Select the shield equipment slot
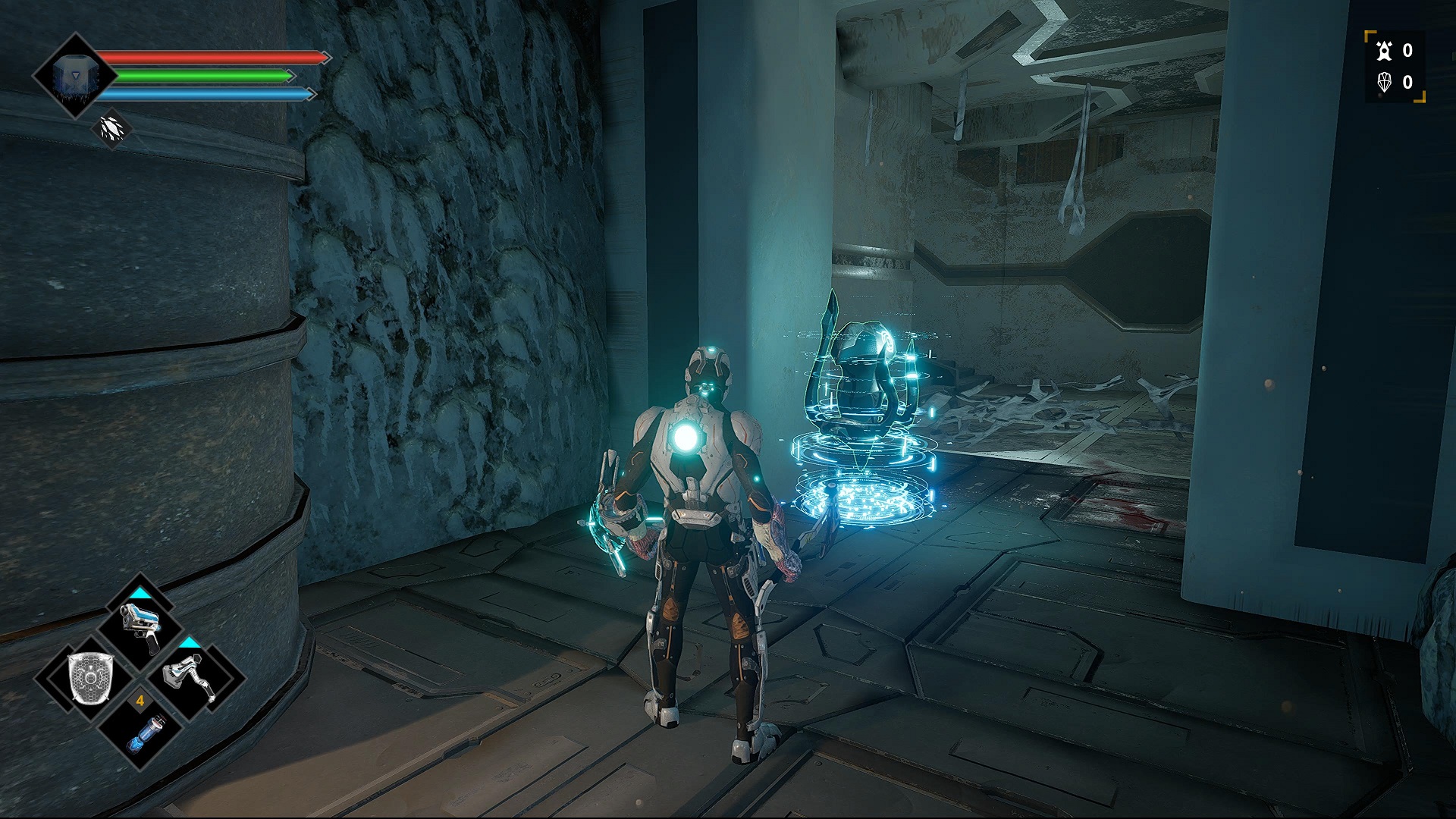The width and height of the screenshot is (1456, 819). click(x=90, y=677)
